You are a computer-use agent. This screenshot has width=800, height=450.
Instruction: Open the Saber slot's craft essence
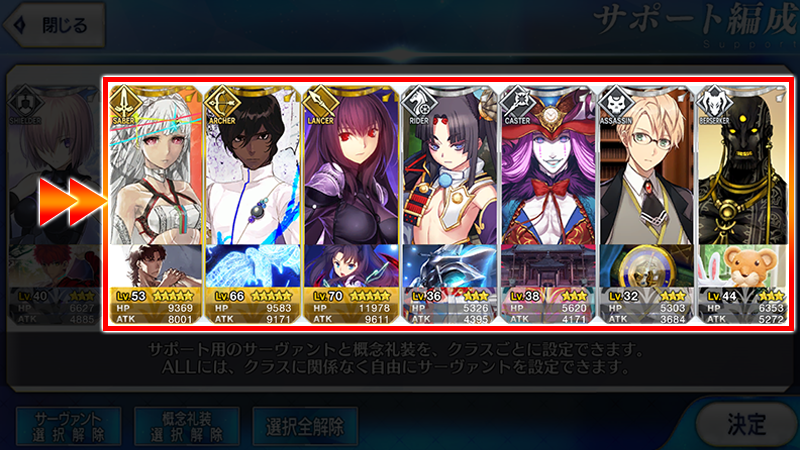[154, 266]
